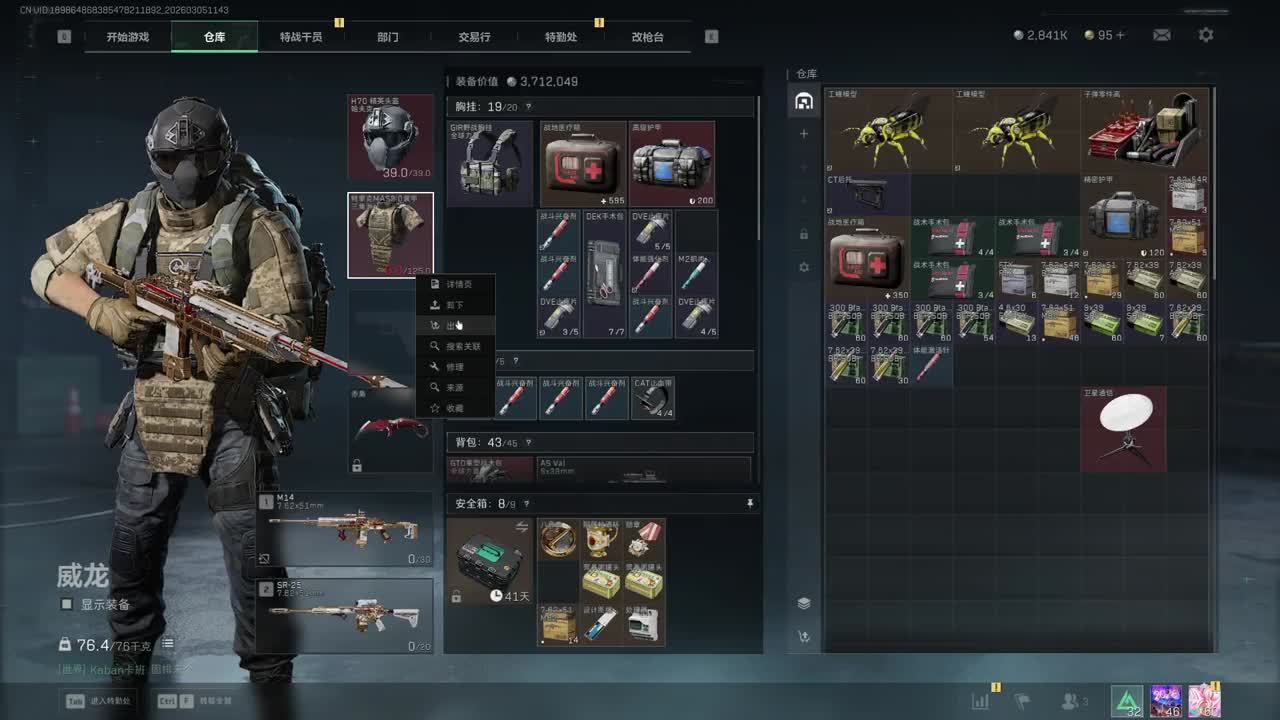Open the 部门 department tab

tap(388, 37)
